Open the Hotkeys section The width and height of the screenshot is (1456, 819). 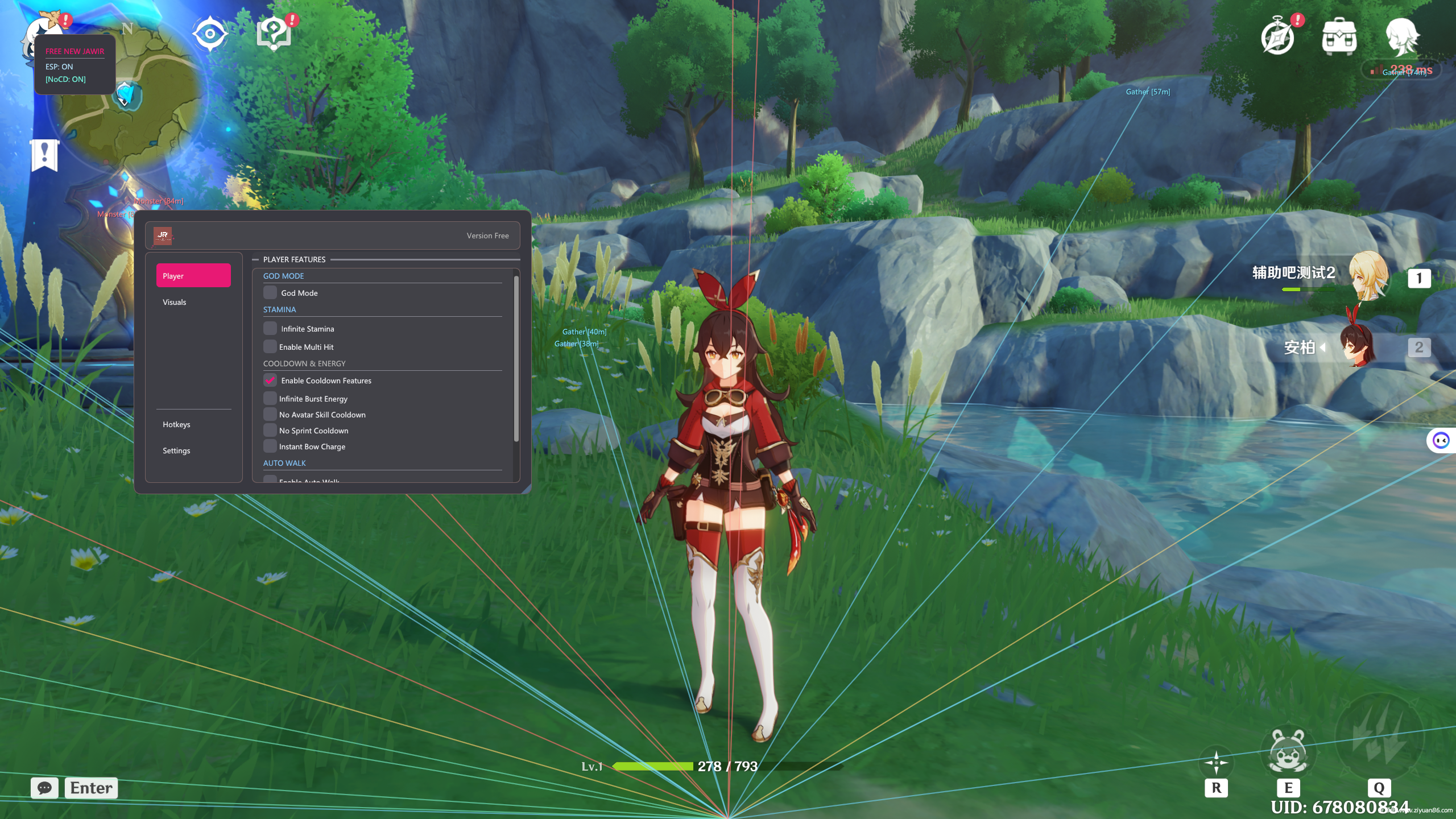pos(176,424)
